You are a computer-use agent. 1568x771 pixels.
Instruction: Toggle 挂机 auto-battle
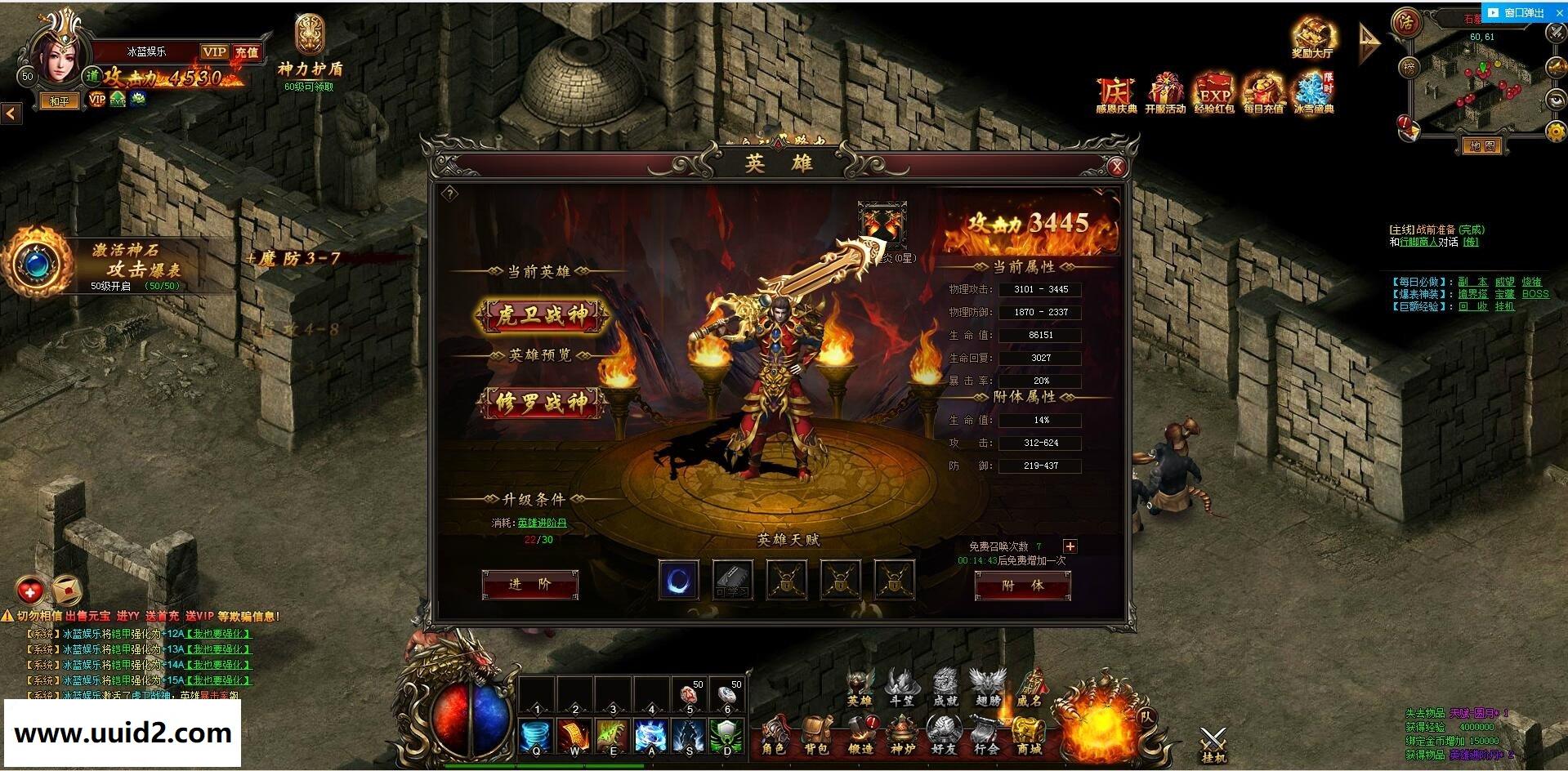1213,744
